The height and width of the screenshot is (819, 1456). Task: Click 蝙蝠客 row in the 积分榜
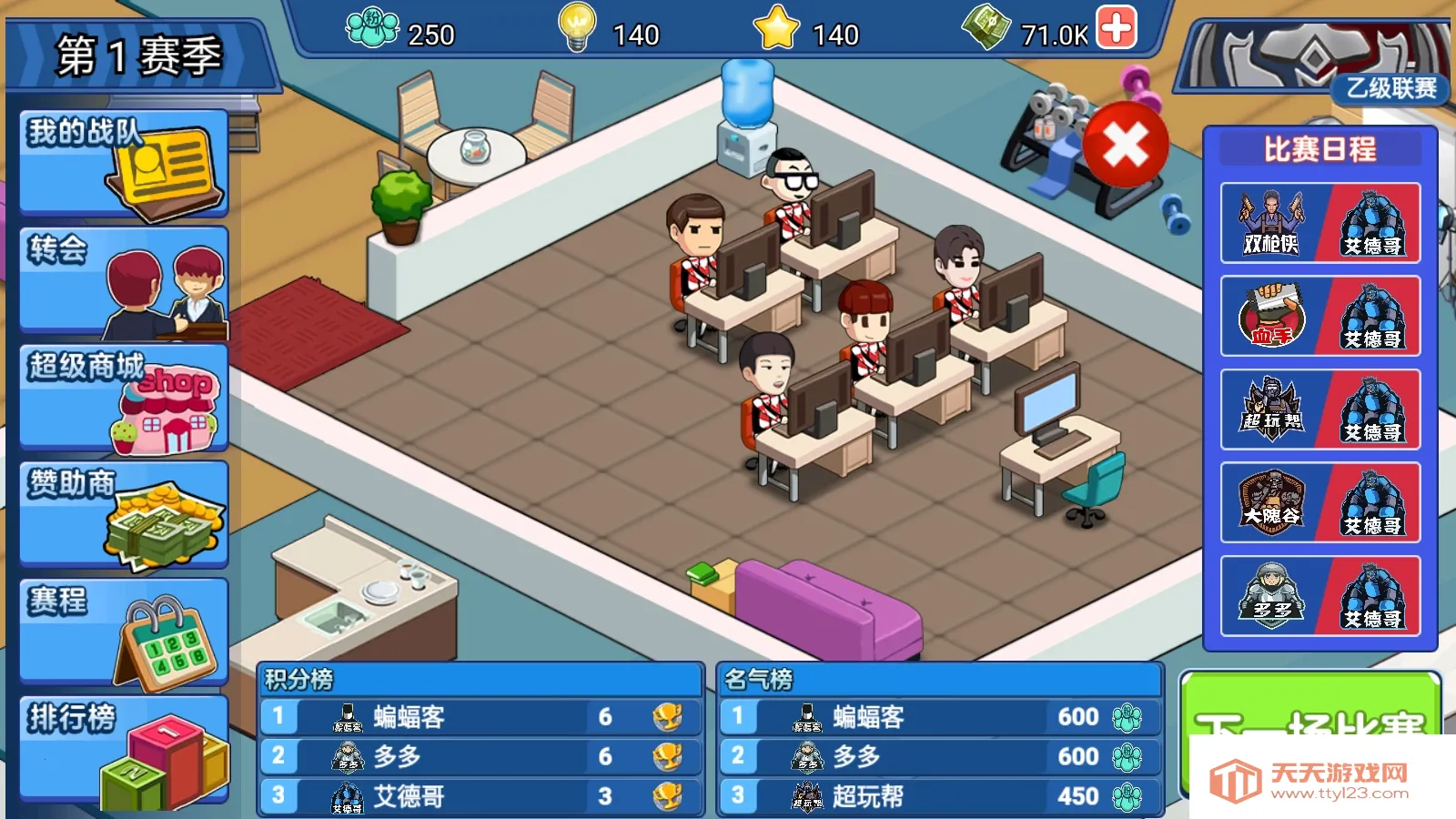click(480, 717)
